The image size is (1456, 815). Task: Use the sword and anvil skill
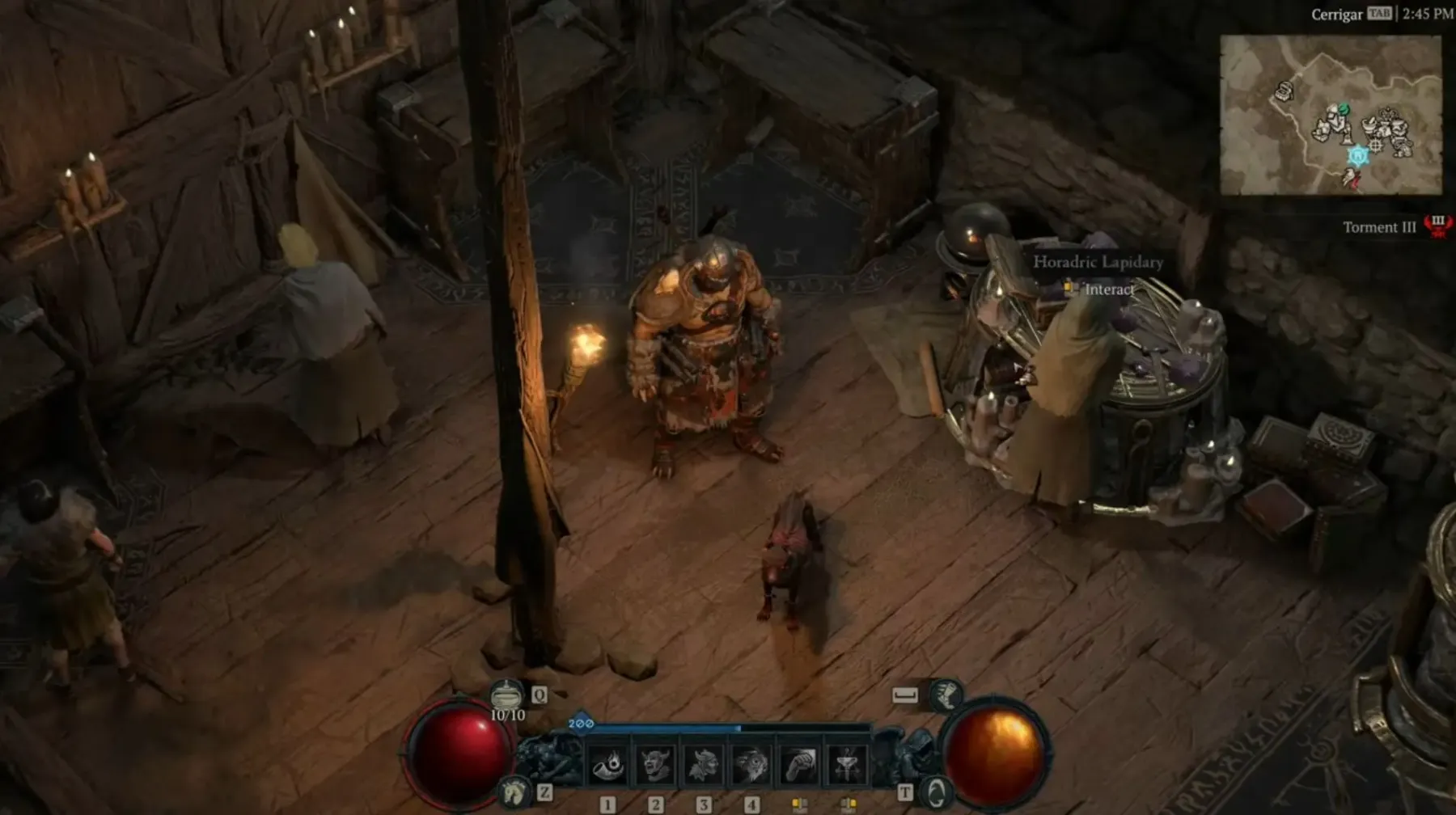point(847,765)
